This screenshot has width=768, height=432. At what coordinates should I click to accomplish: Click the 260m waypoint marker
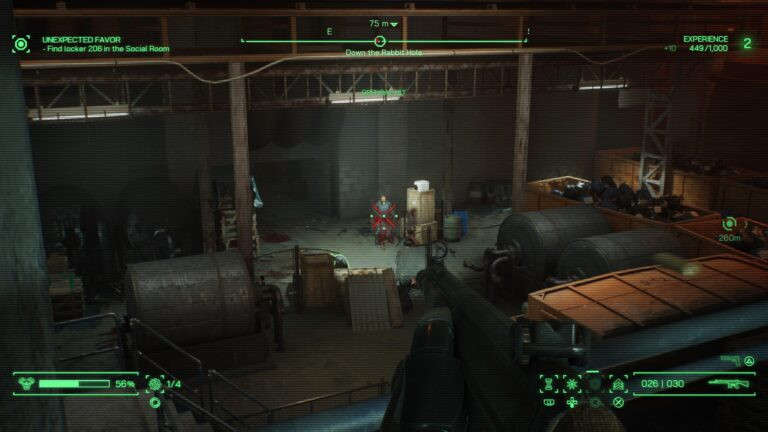point(730,224)
